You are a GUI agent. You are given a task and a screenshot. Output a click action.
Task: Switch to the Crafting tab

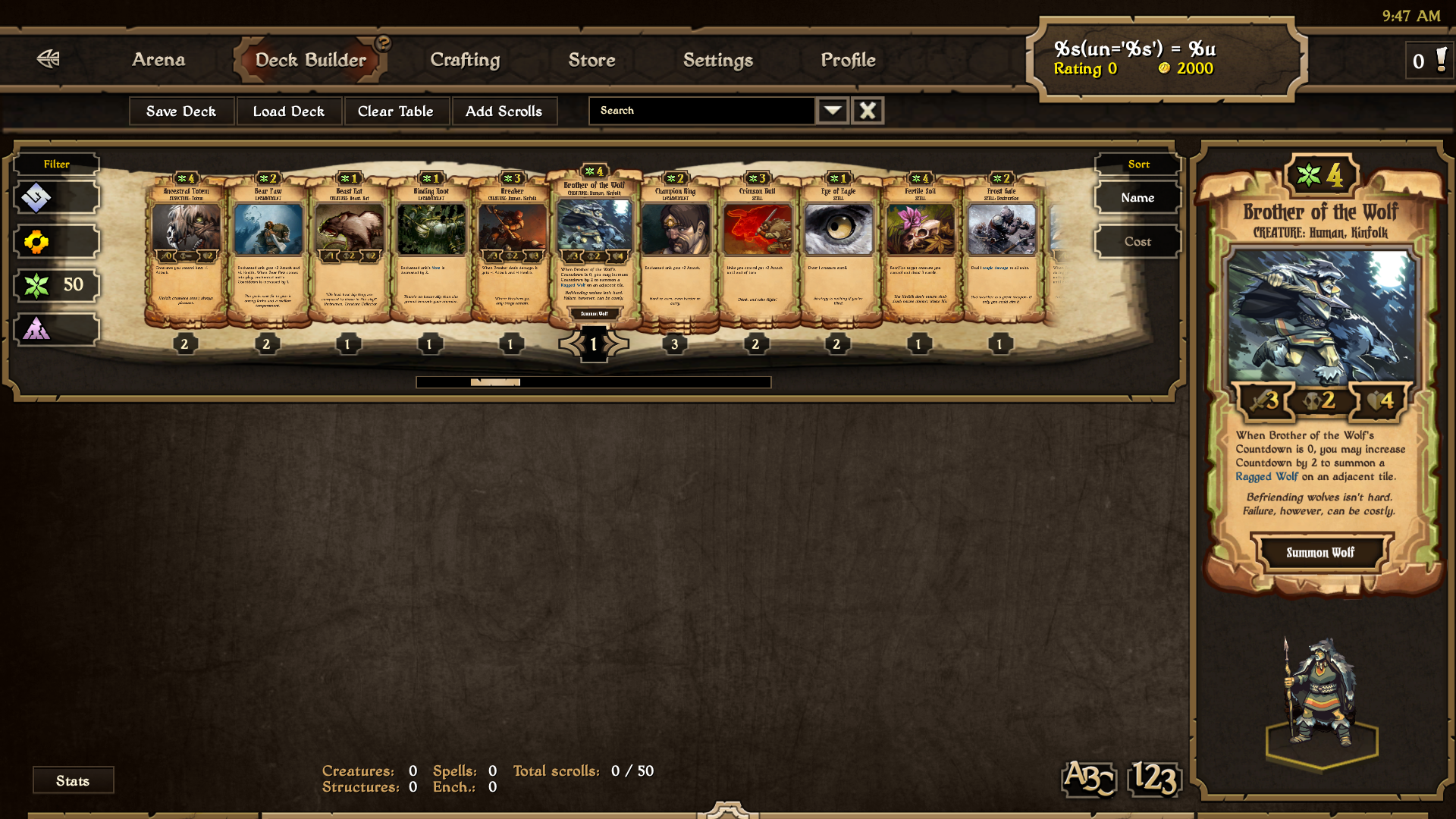pyautogui.click(x=465, y=60)
